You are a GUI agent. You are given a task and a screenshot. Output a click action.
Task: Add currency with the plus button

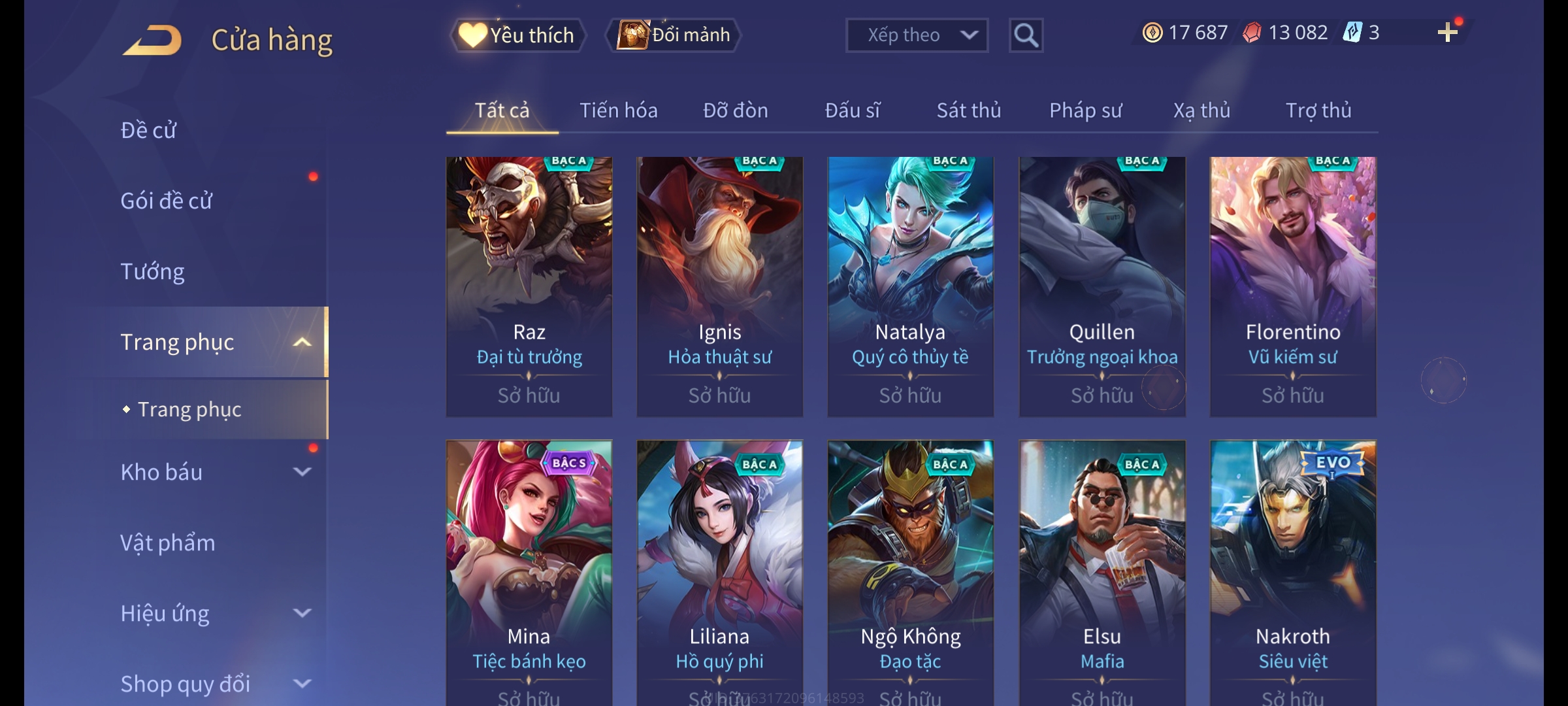coord(1447,33)
